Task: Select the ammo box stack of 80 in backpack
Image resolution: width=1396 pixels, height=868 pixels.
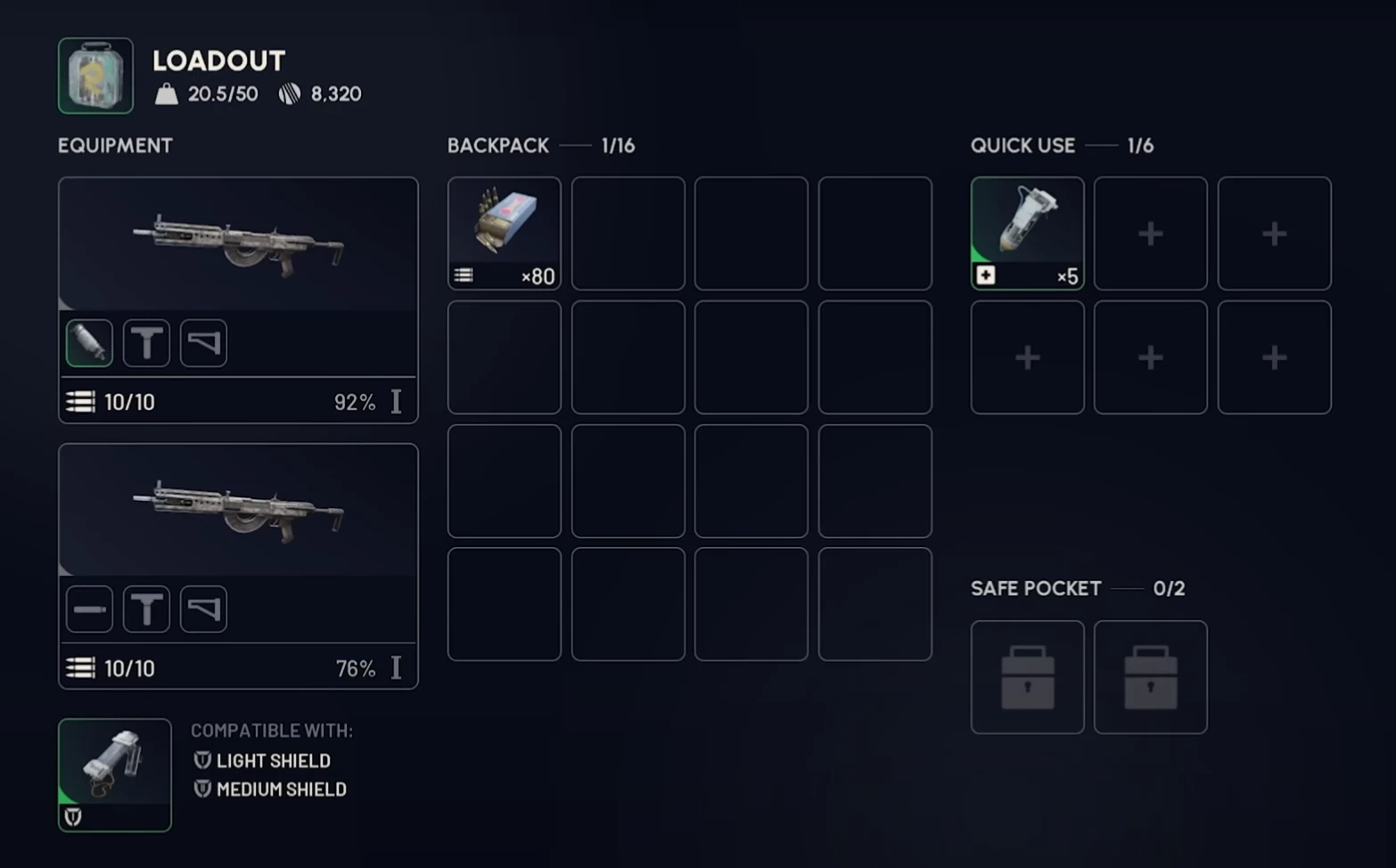Action: pos(505,233)
